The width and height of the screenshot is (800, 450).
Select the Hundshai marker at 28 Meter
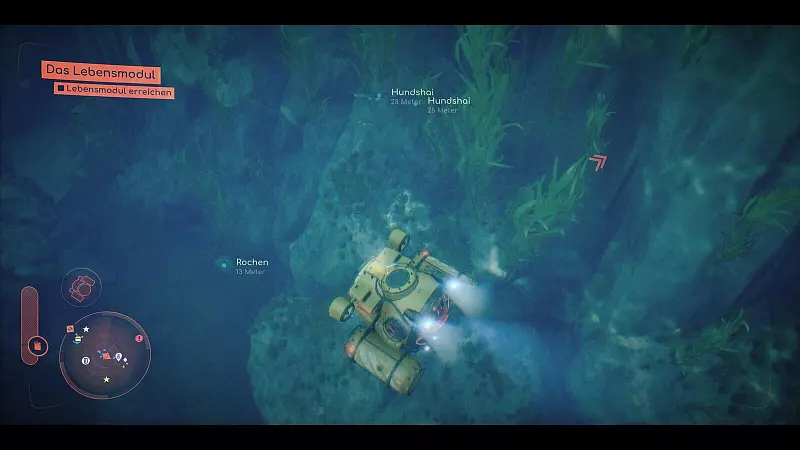[379, 95]
